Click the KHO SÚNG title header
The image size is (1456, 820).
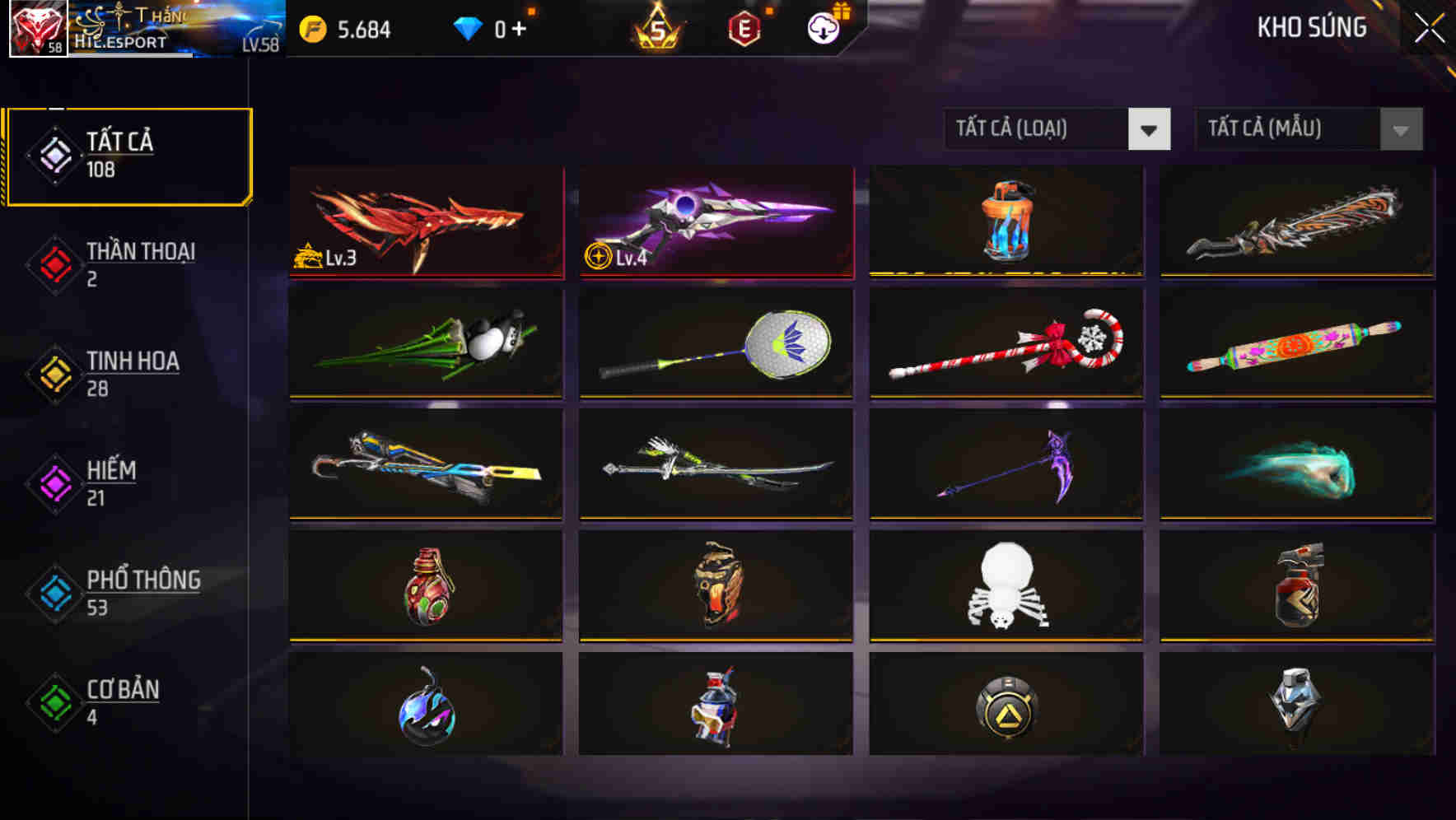click(x=1313, y=27)
